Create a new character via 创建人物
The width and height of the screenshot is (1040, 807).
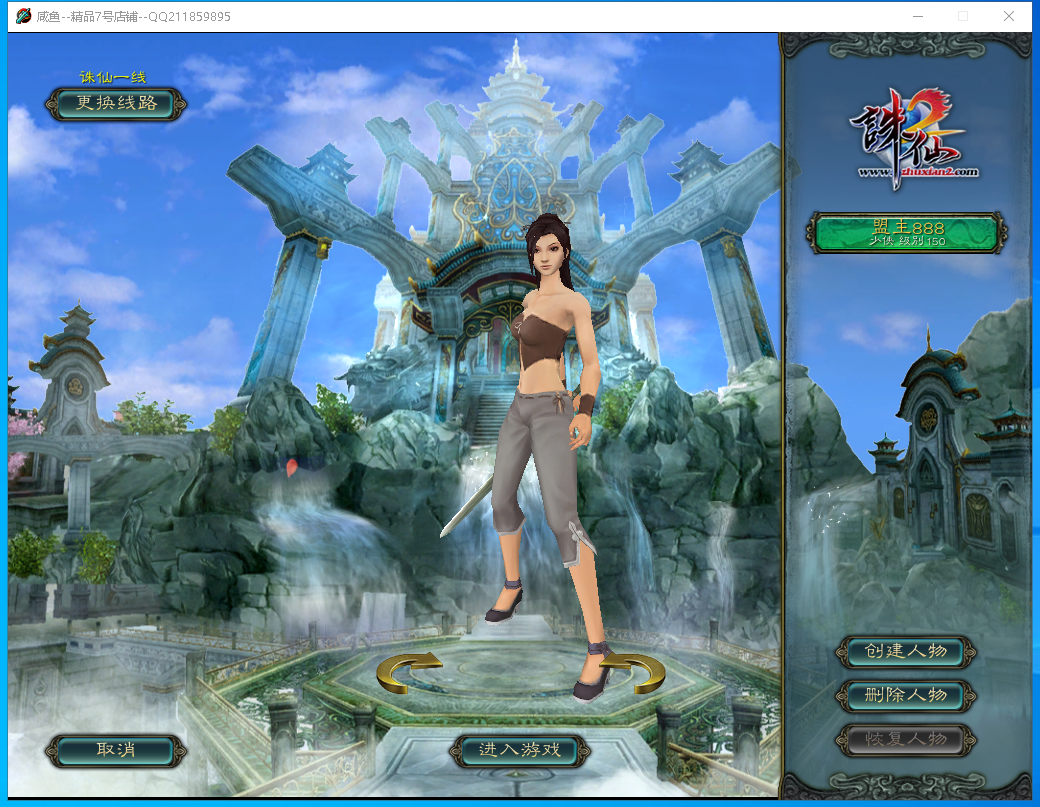coord(906,652)
